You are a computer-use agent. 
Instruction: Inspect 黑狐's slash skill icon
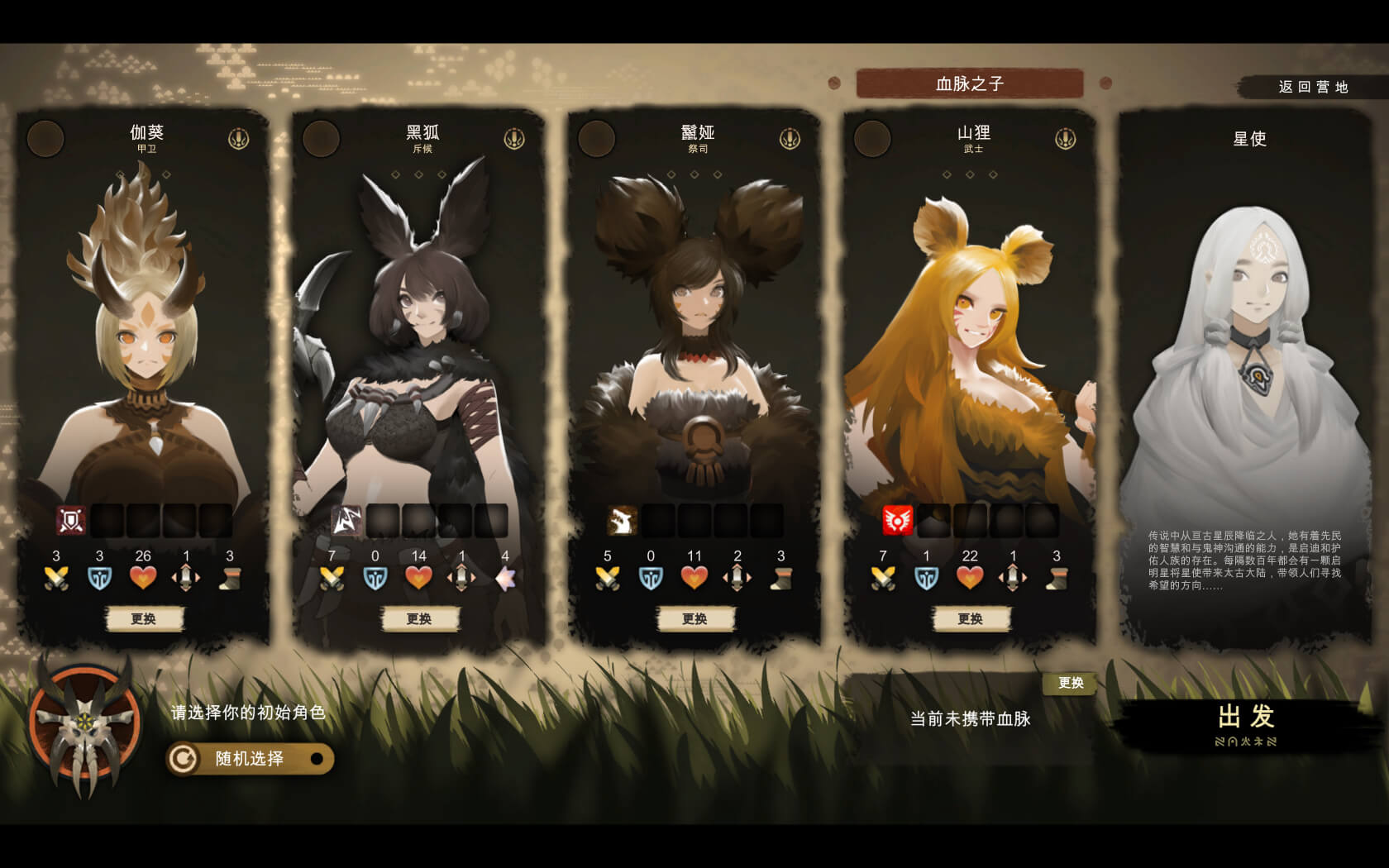[x=346, y=520]
